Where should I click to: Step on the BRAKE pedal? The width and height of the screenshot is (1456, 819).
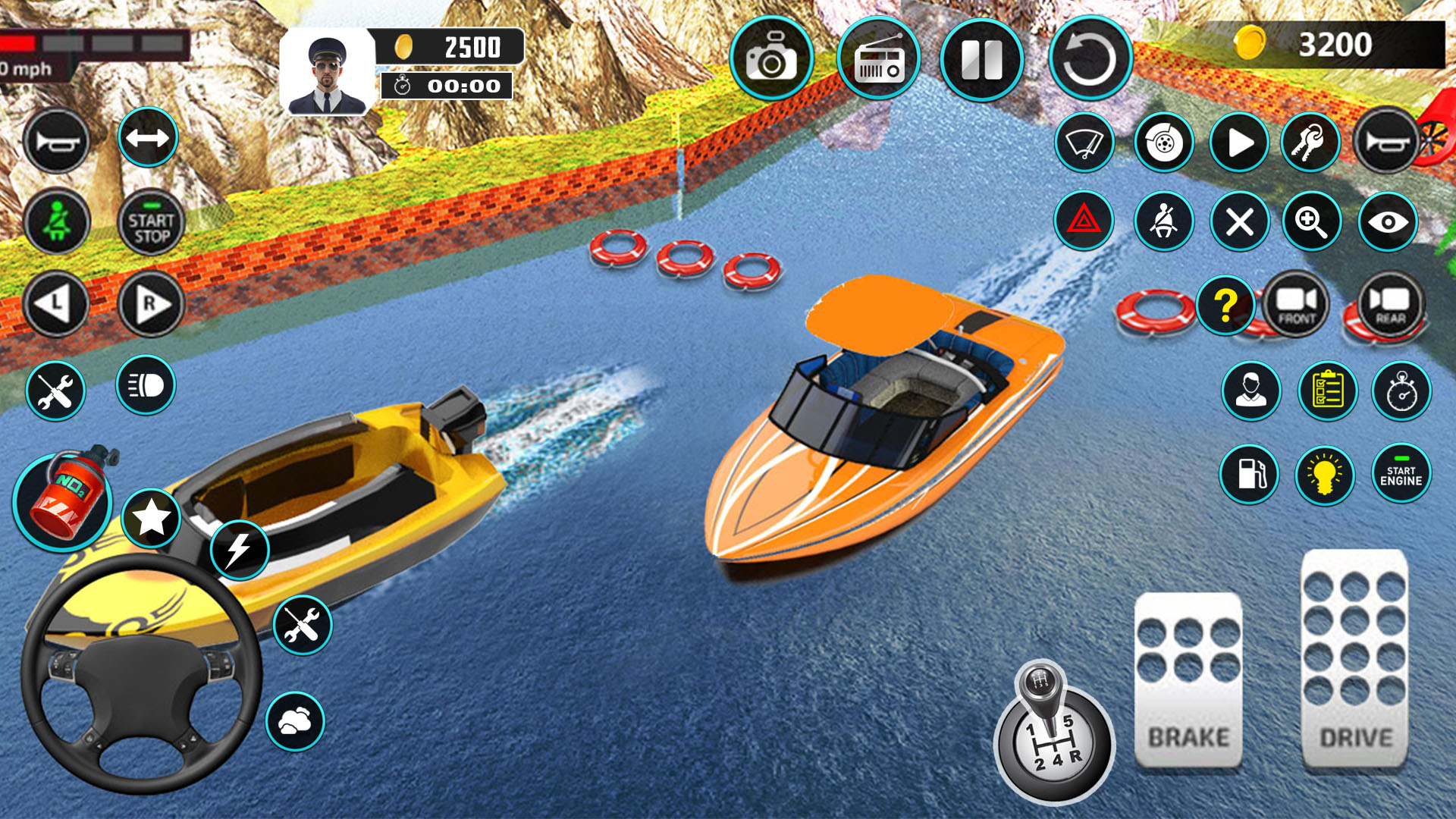pos(1188,679)
